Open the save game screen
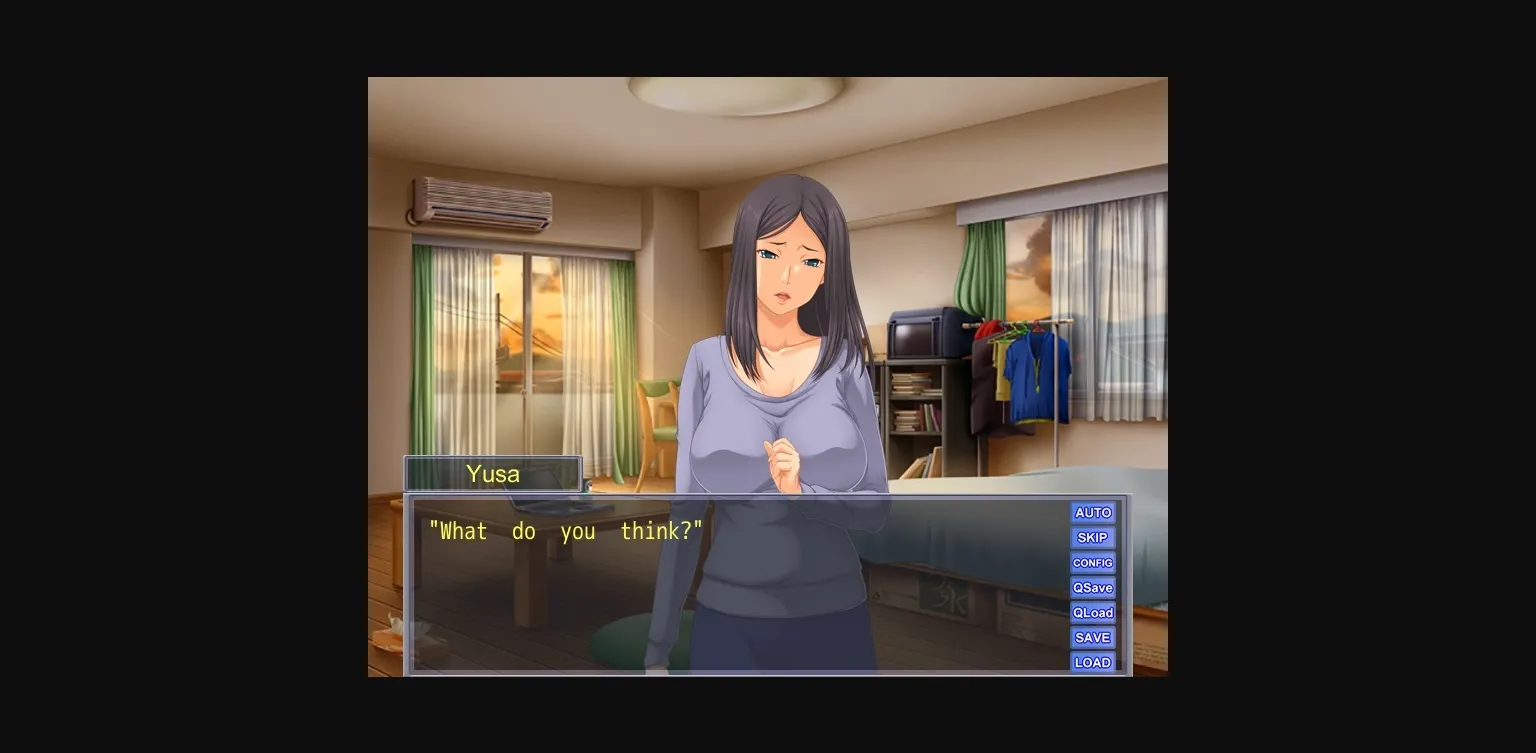The height and width of the screenshot is (753, 1536). pyautogui.click(x=1092, y=637)
